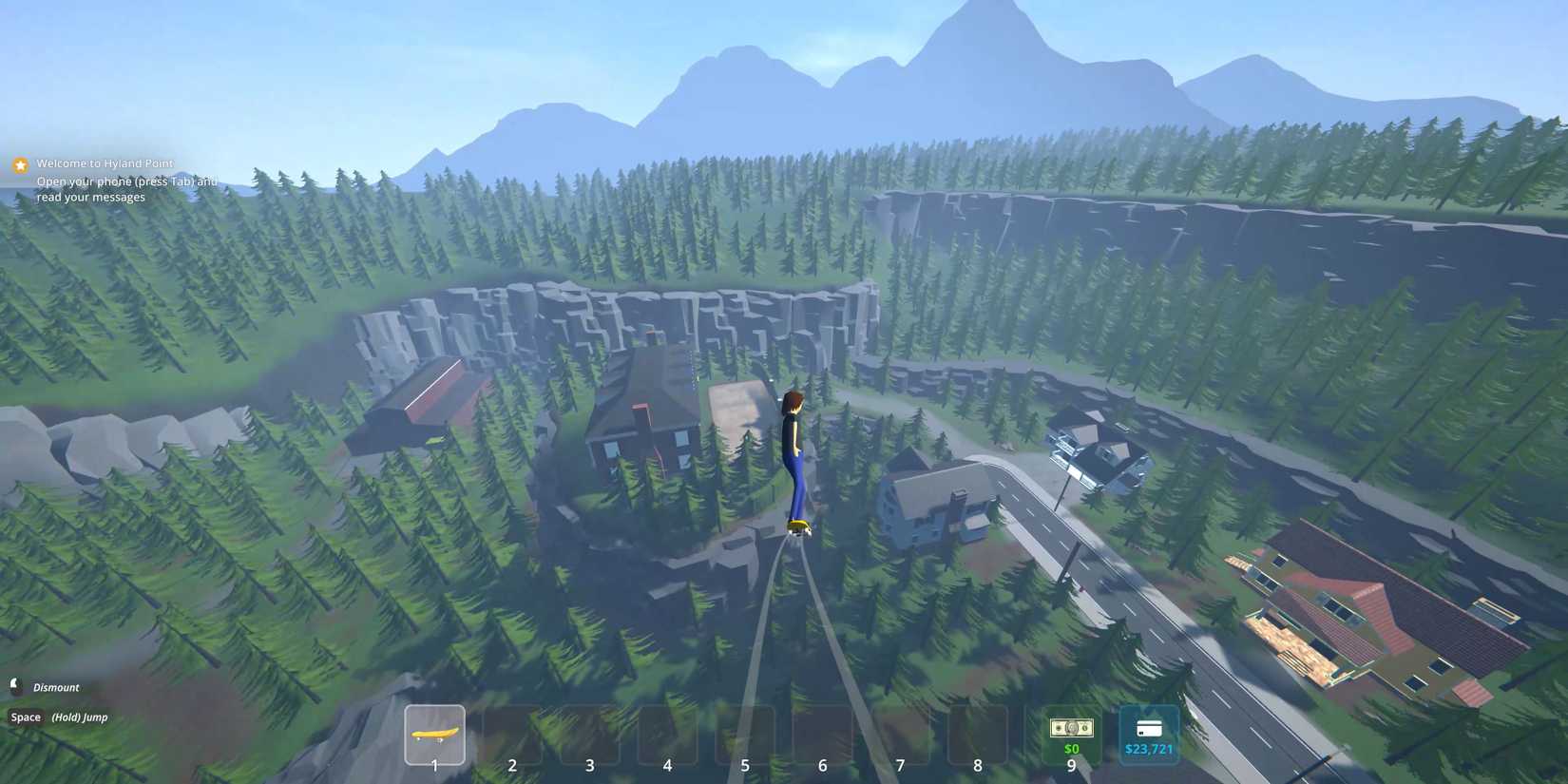Expand hotbar slot 4

[x=667, y=733]
